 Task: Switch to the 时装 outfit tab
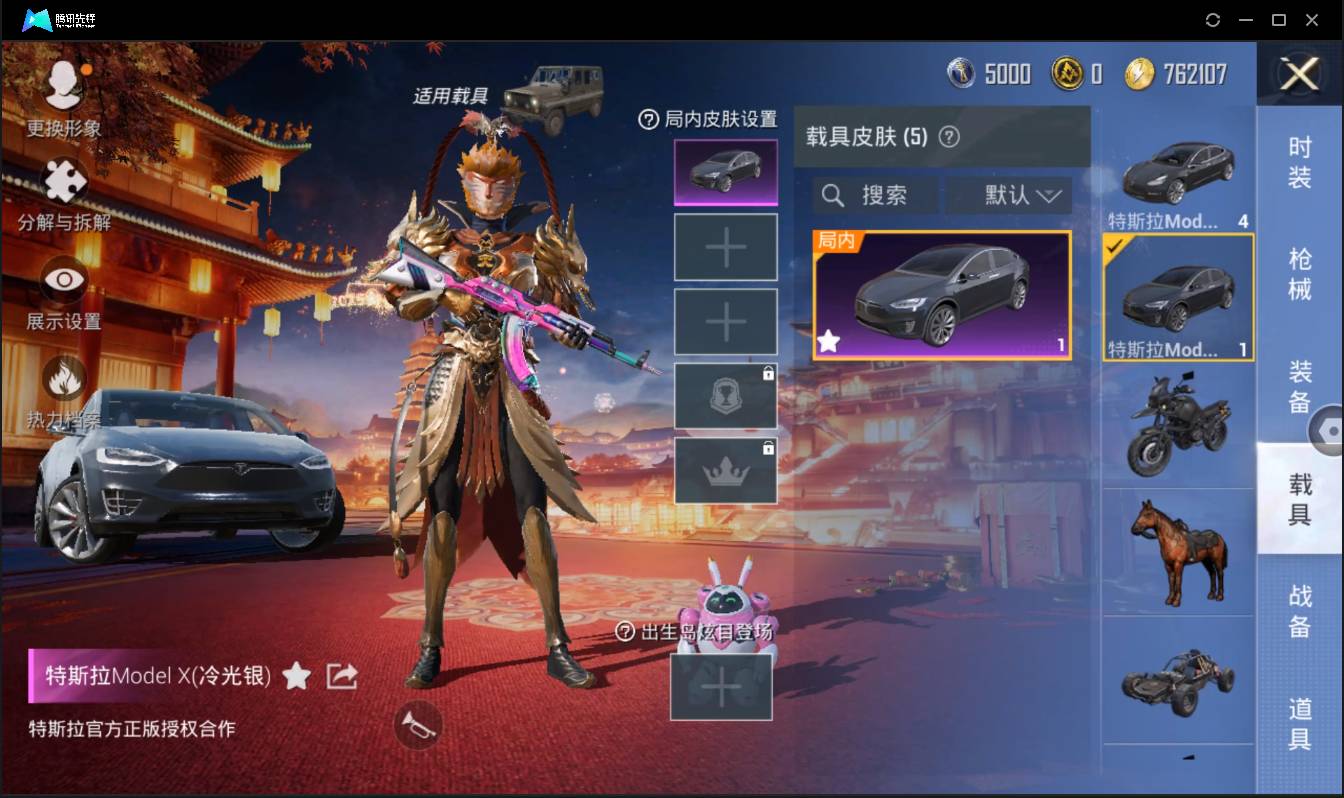(1302, 165)
